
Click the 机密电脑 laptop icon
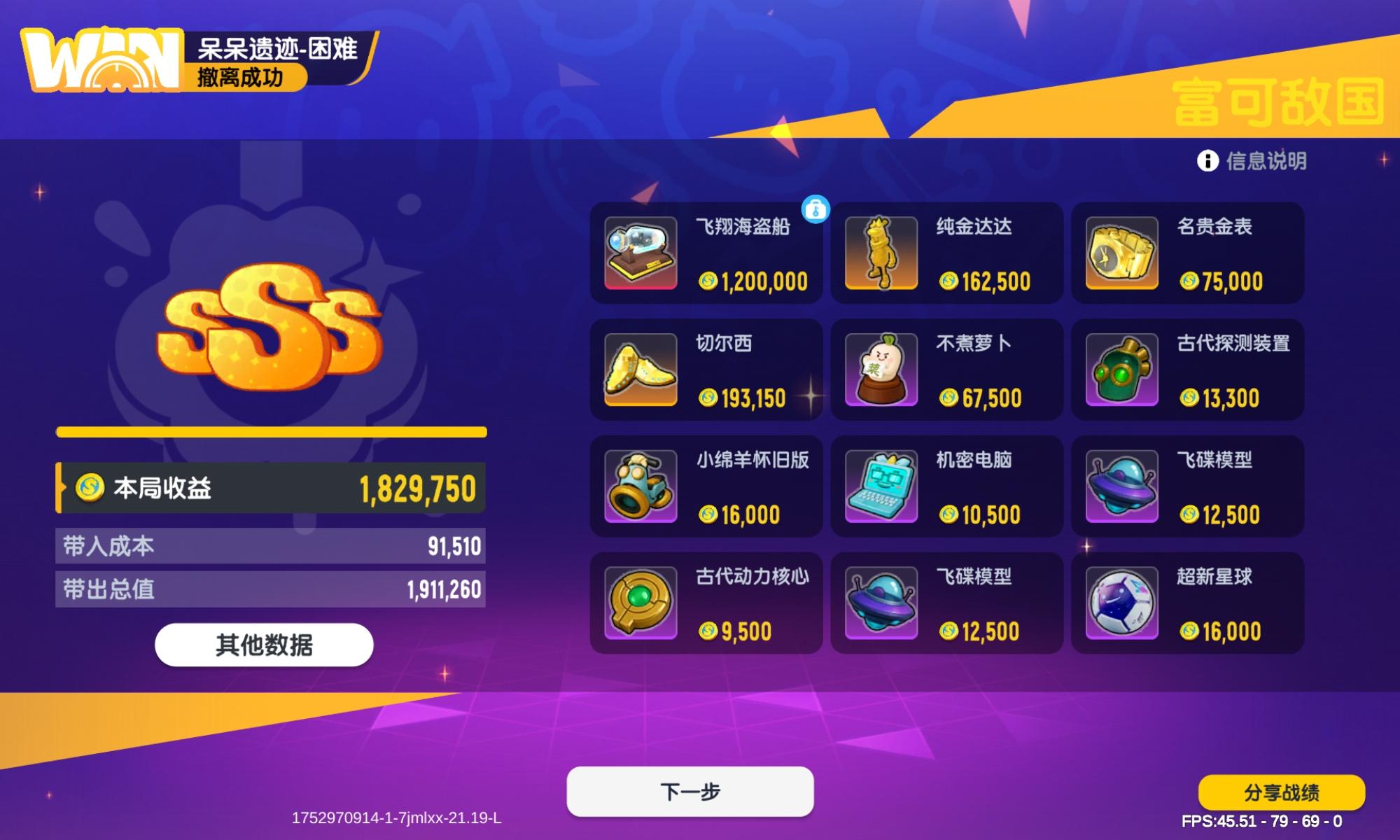881,486
